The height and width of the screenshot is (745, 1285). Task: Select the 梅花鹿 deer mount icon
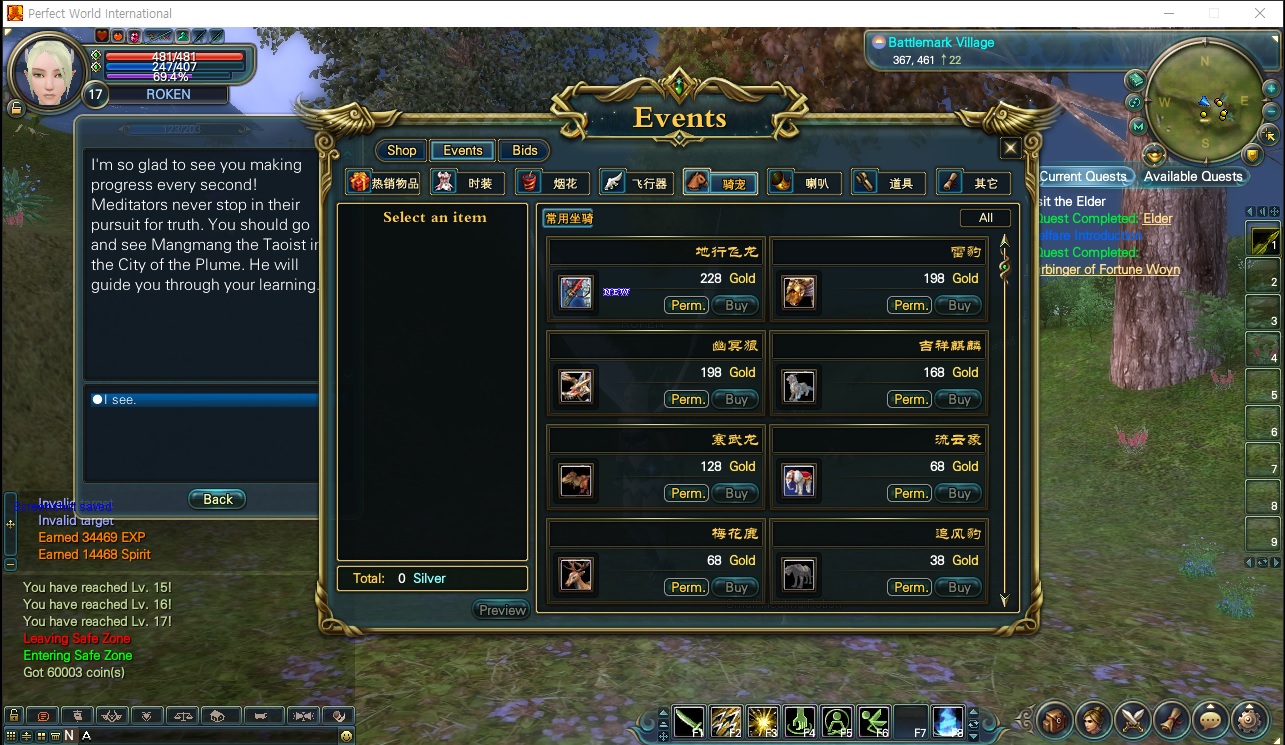coord(576,575)
